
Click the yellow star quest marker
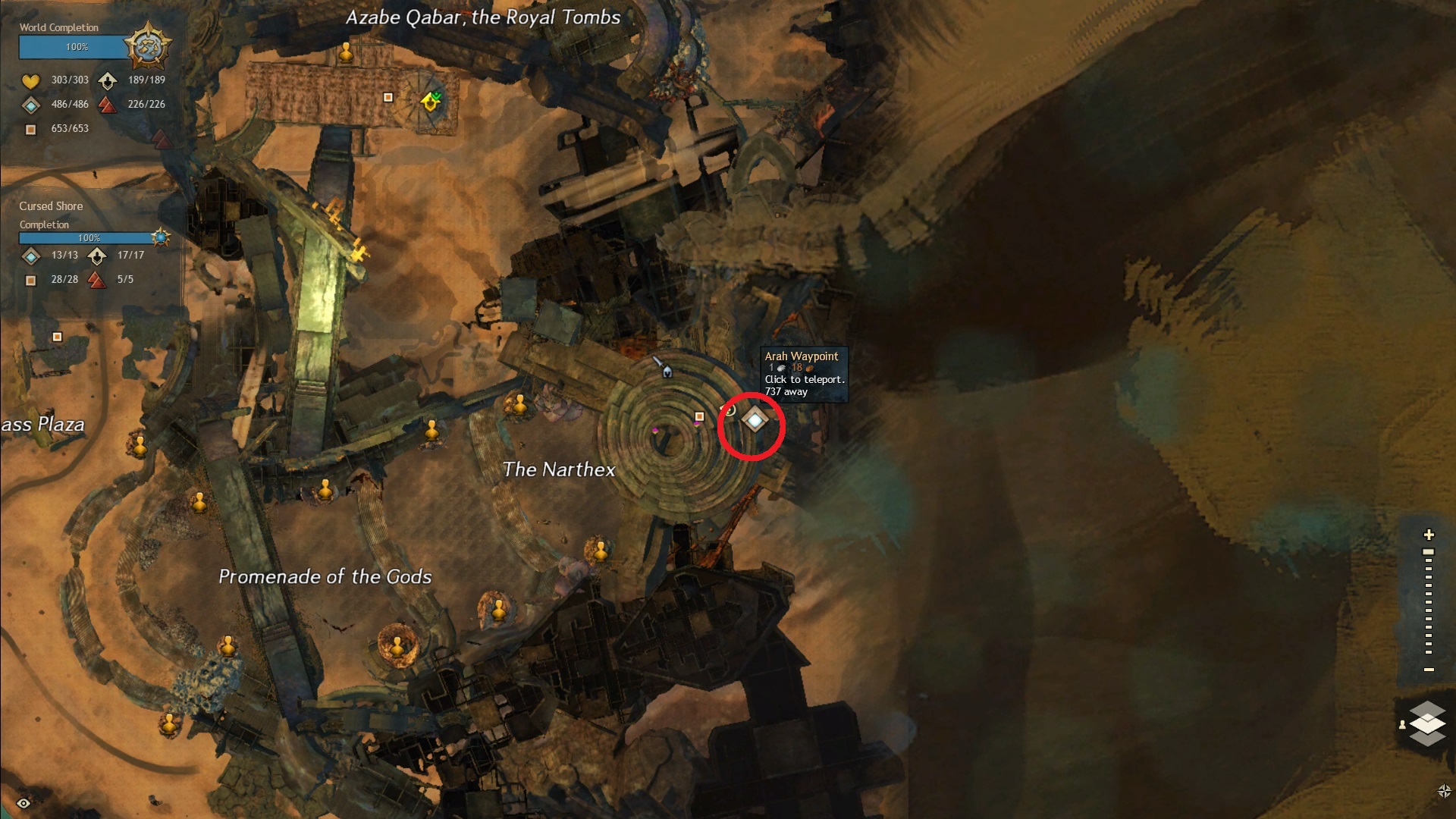click(x=431, y=101)
